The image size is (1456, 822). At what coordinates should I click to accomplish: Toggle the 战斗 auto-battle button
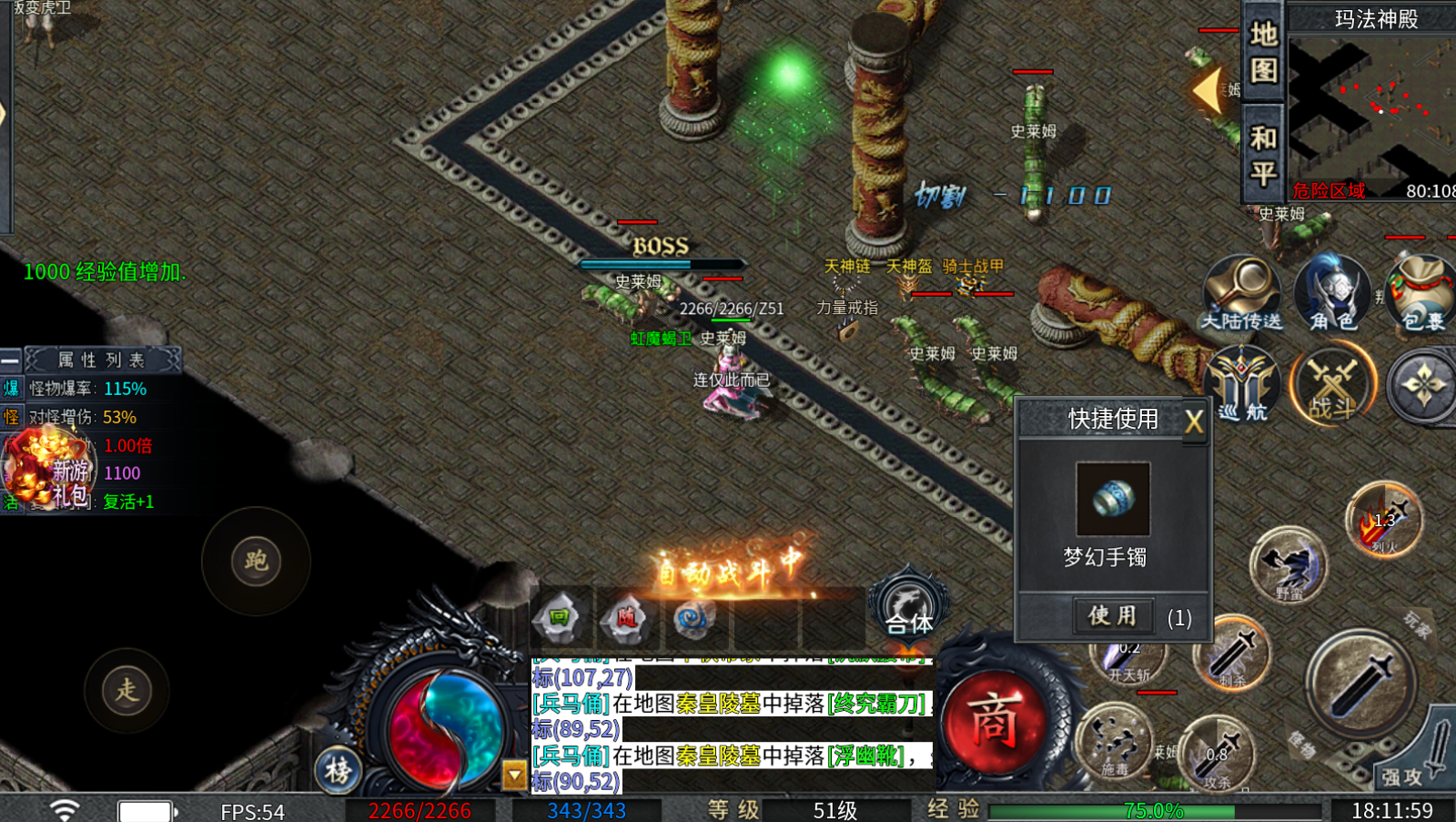[1332, 385]
